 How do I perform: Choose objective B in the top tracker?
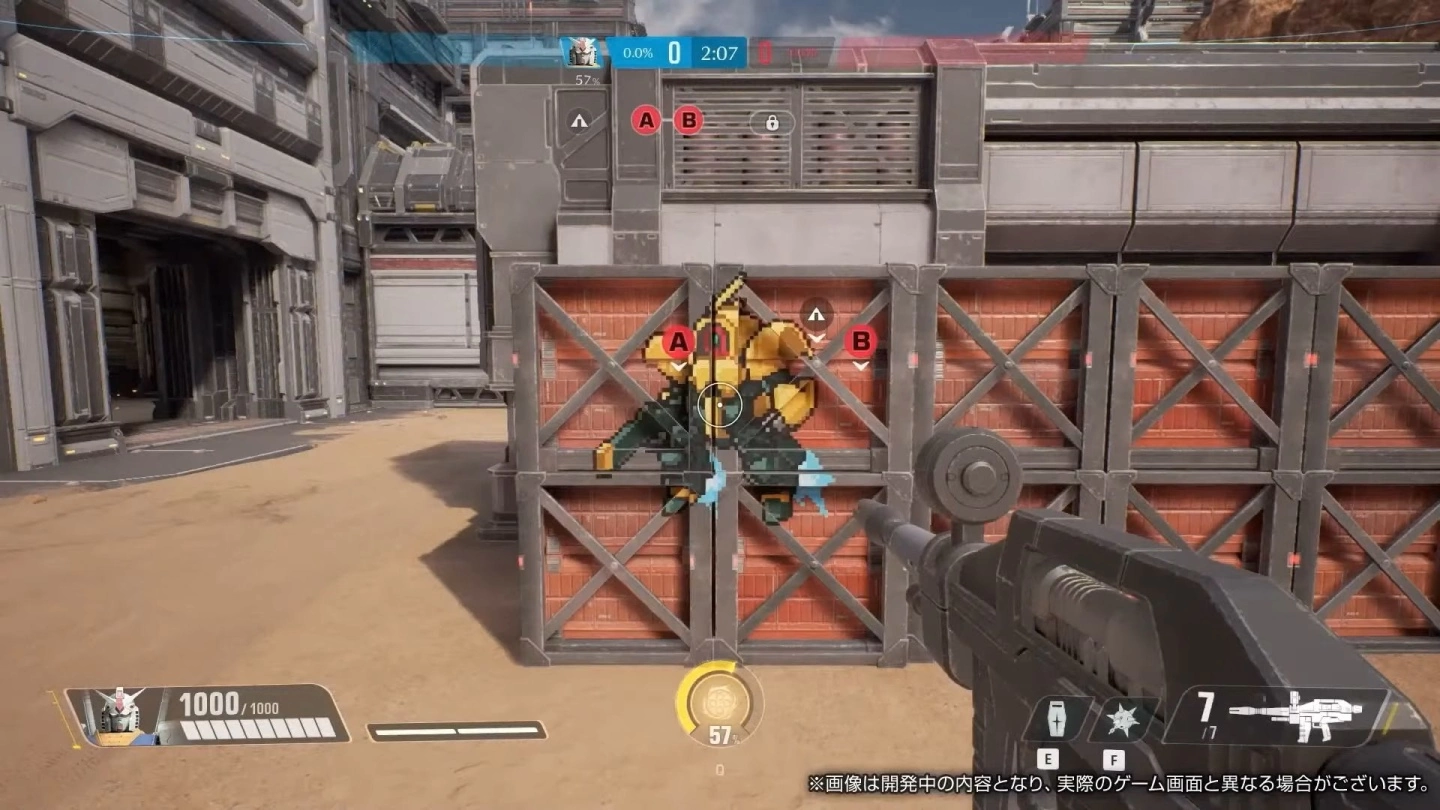(x=688, y=121)
